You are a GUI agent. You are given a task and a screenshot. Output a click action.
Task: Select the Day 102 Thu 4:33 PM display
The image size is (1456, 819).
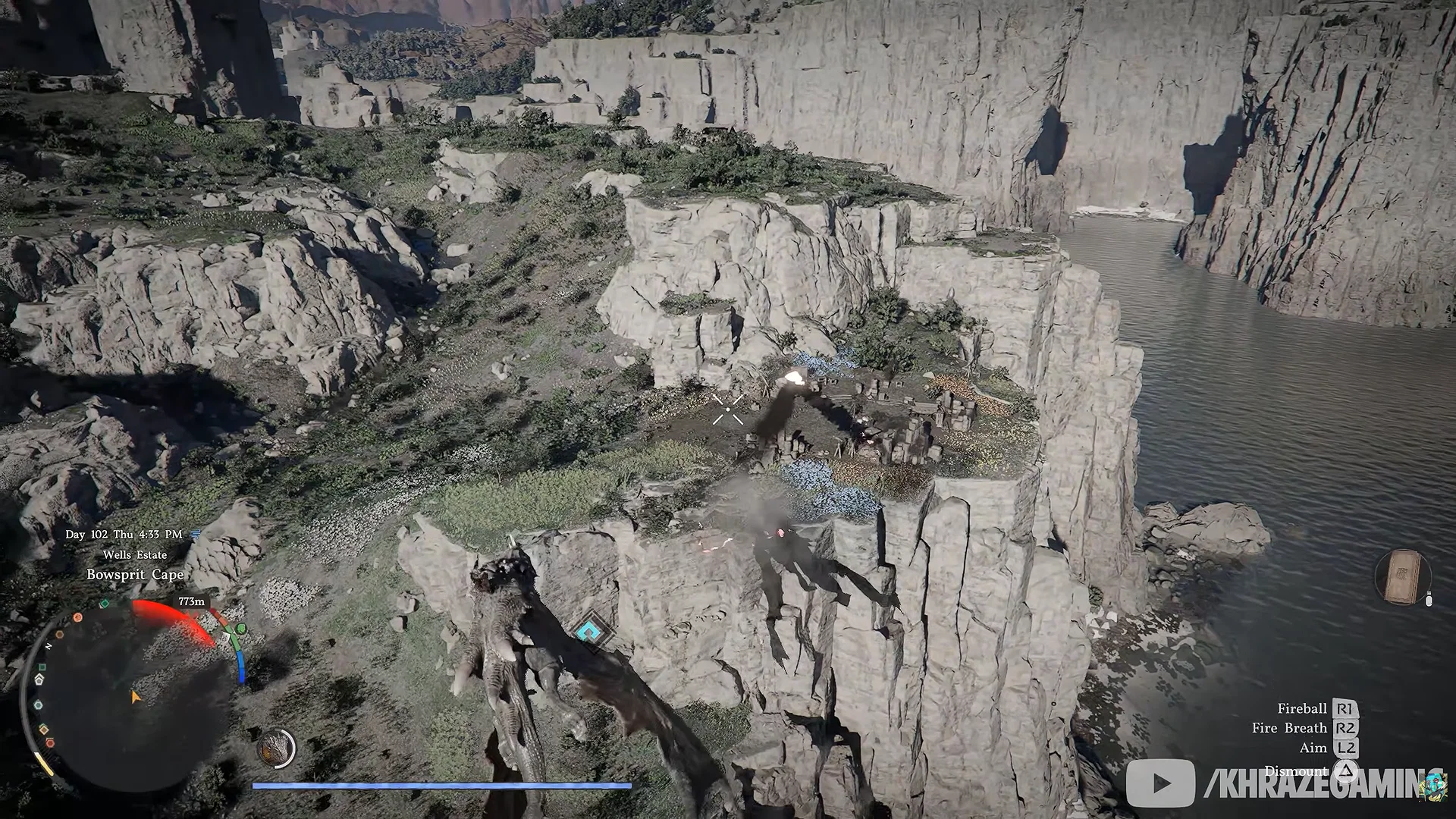pos(124,533)
